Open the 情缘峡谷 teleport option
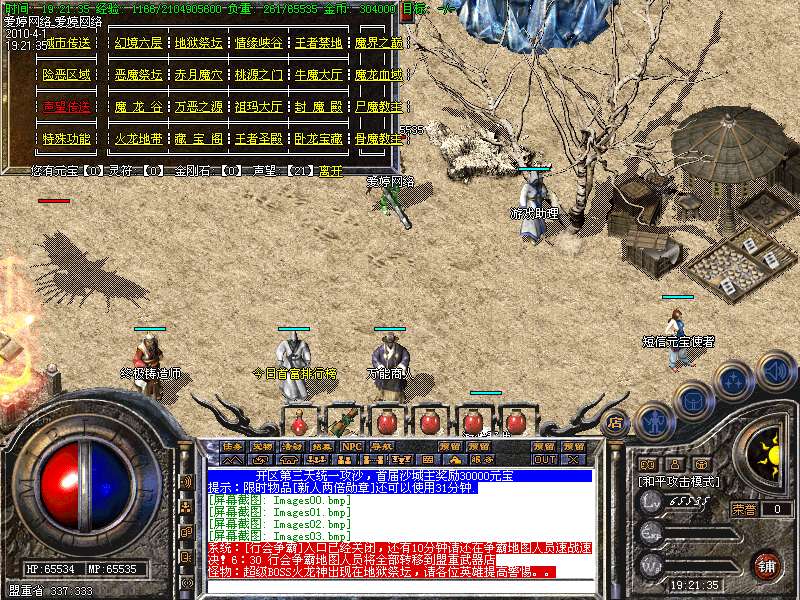This screenshot has height=600, width=800. (x=258, y=44)
